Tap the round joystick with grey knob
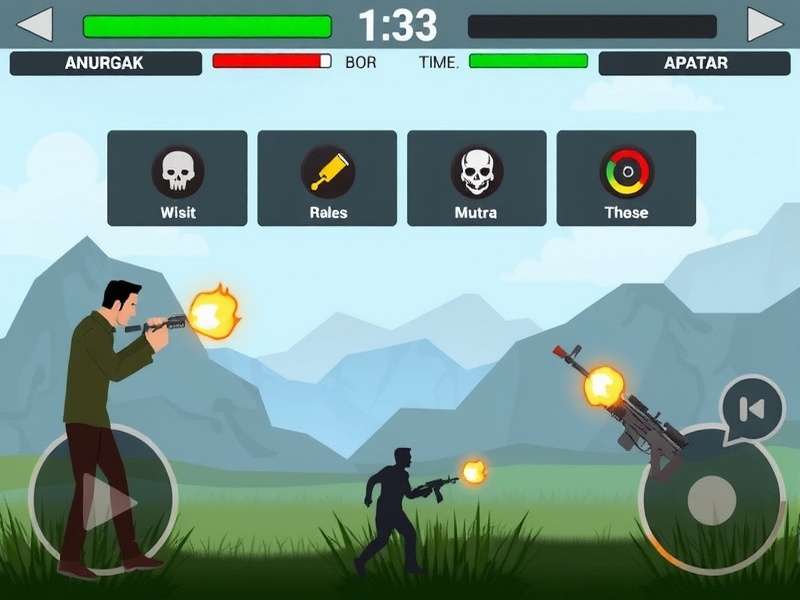The width and height of the screenshot is (800, 600). click(x=711, y=497)
